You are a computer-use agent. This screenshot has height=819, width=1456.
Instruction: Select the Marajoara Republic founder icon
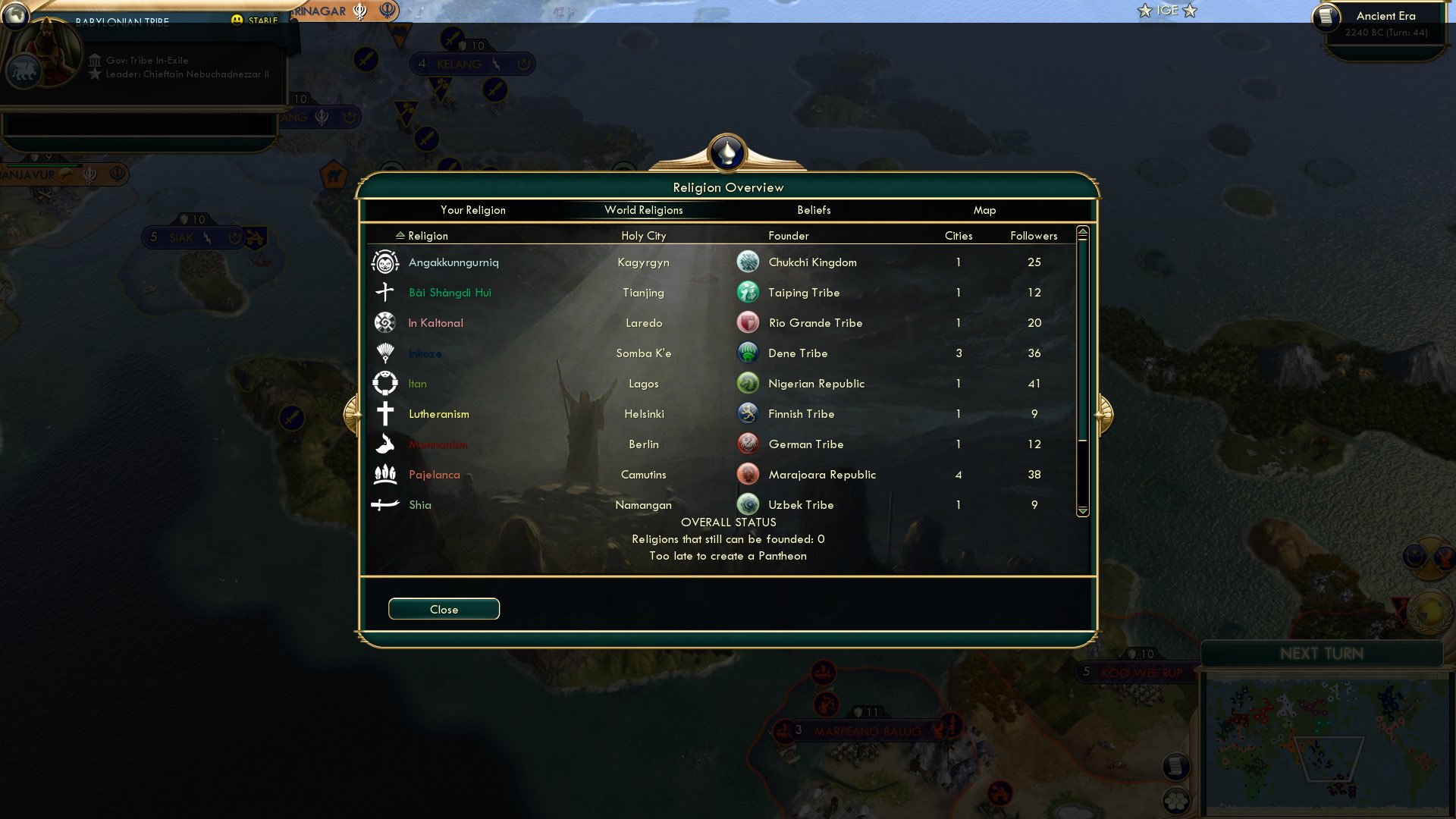click(748, 473)
